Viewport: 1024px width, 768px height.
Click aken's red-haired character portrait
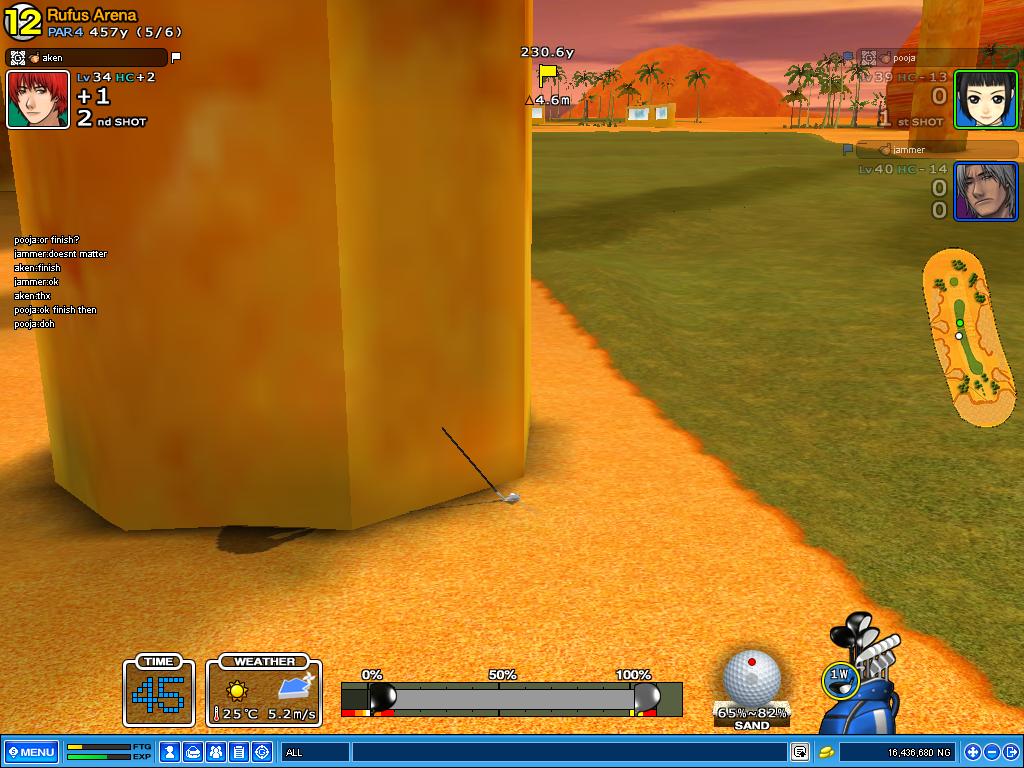click(x=38, y=99)
